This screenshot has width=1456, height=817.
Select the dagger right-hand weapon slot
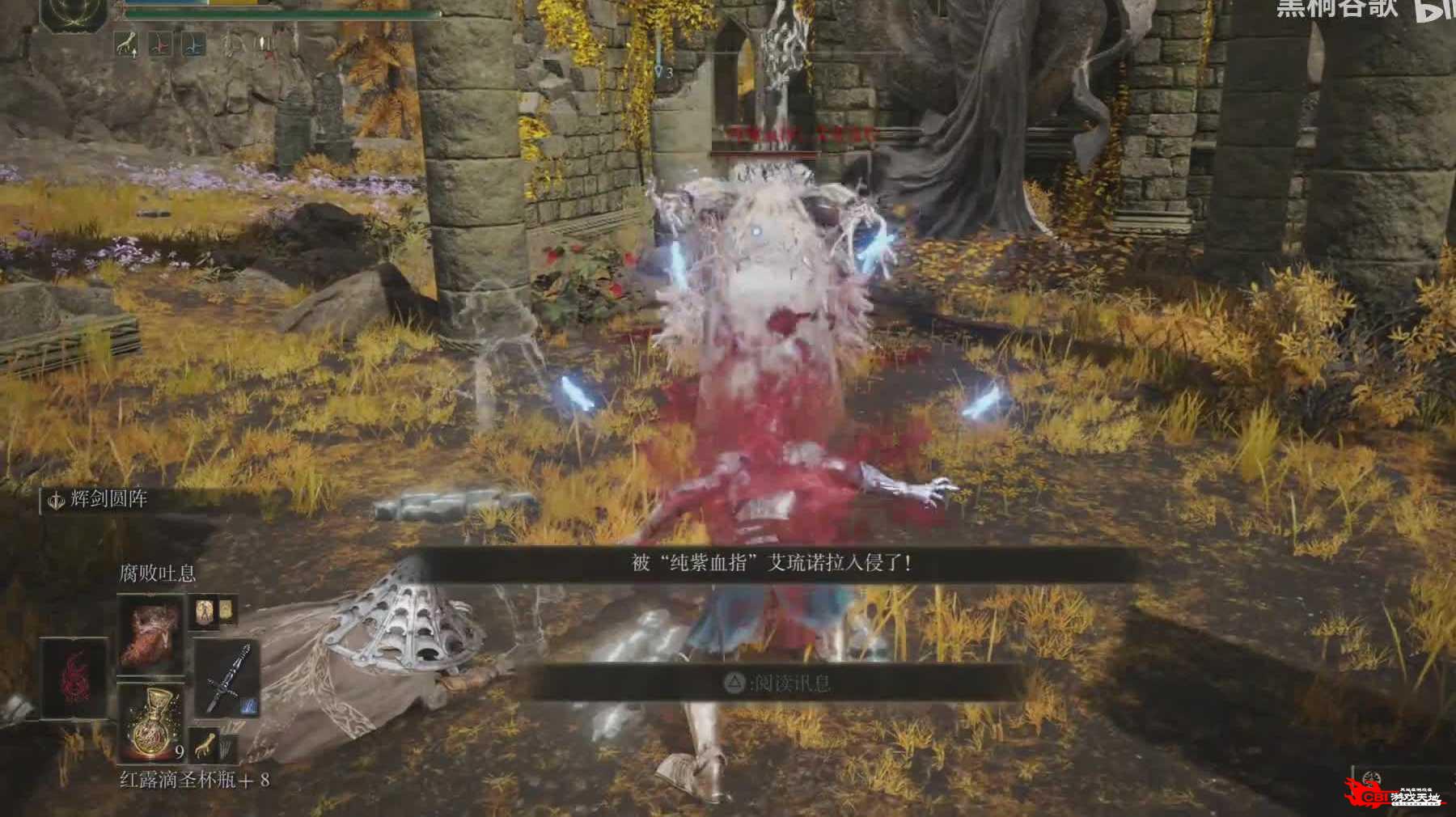[x=226, y=679]
